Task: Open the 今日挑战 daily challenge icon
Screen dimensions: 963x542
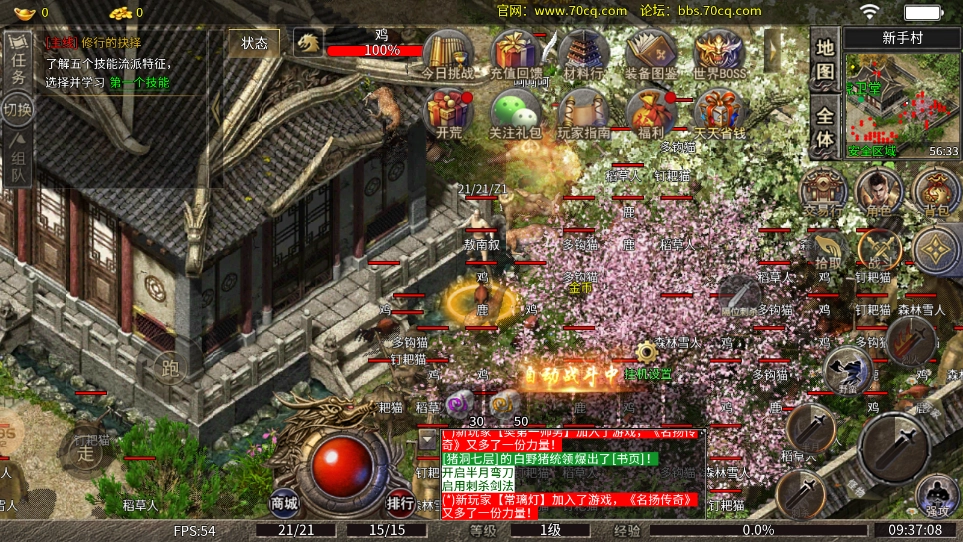Action: point(448,53)
